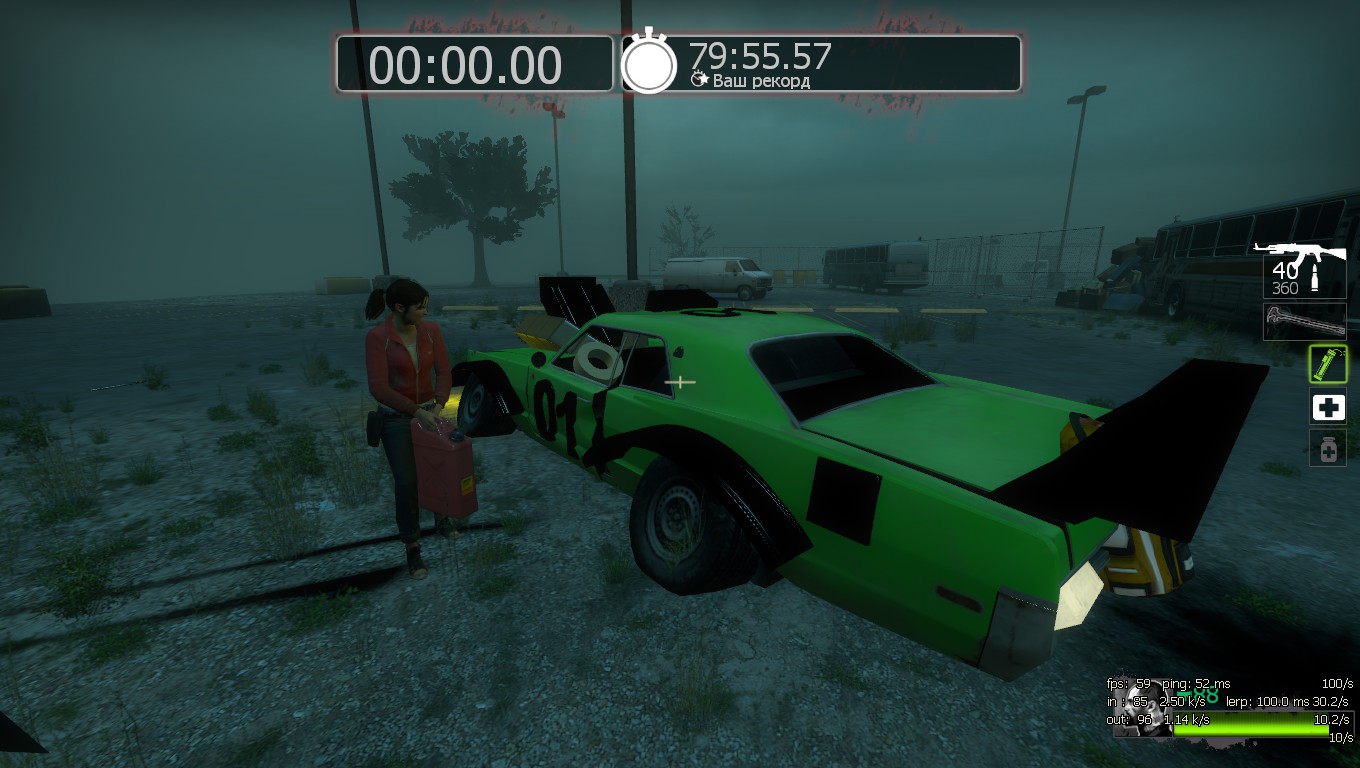Select the first aid kit slot

click(x=1328, y=407)
